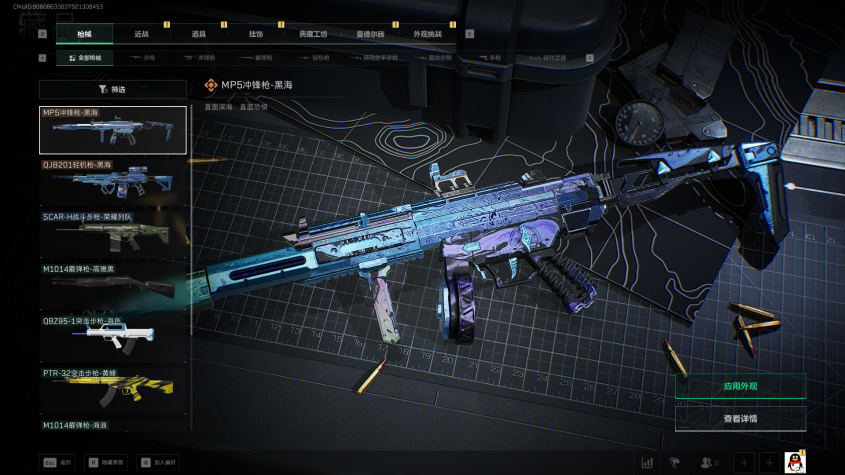845x475 pixels.
Task: Choose the QBZ95-1突击步枪 white skin
Action: tap(113, 338)
